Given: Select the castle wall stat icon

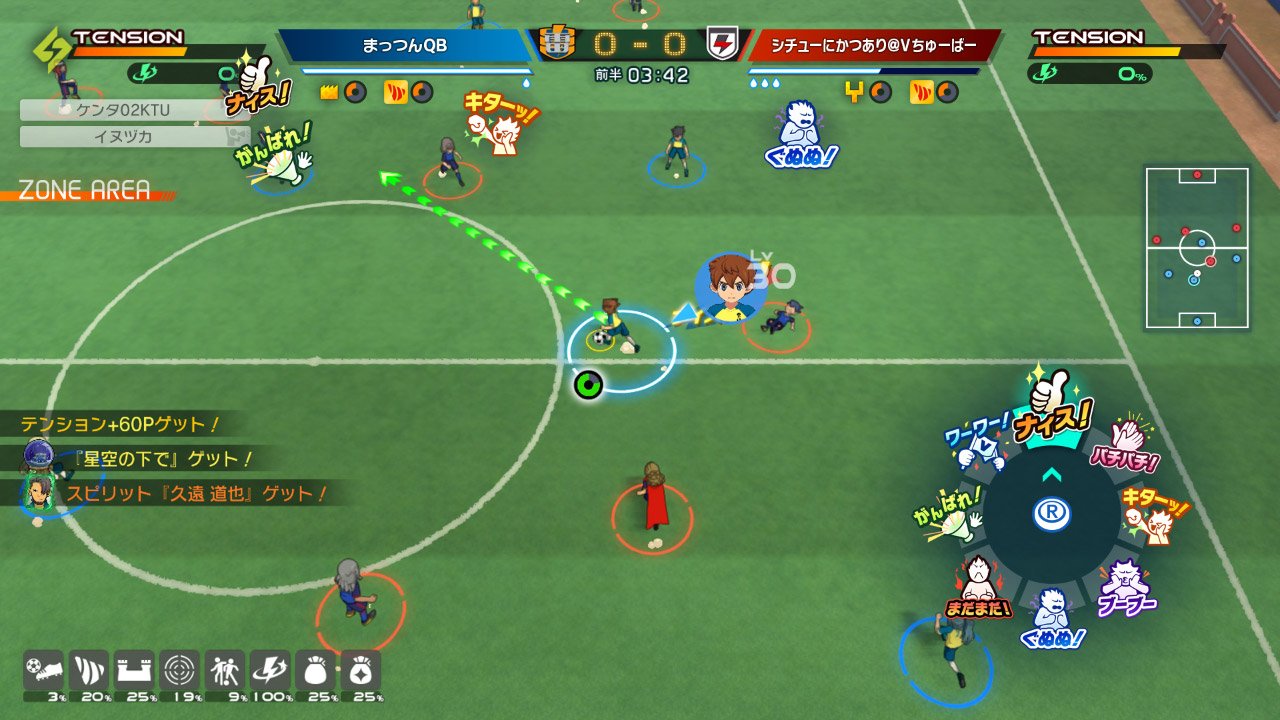Looking at the screenshot, I should pos(133,670).
